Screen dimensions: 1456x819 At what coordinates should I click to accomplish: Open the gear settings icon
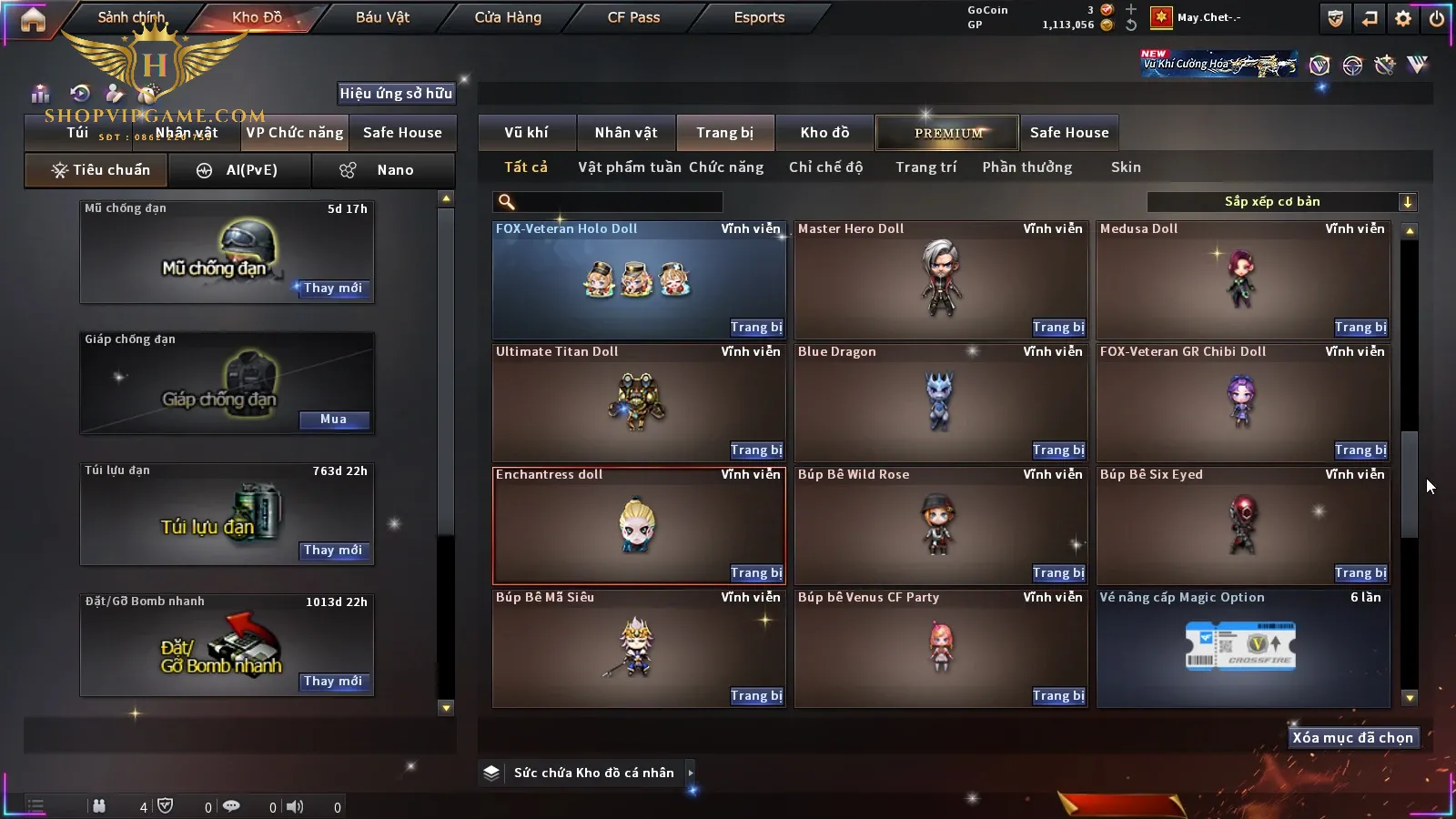pyautogui.click(x=1403, y=18)
